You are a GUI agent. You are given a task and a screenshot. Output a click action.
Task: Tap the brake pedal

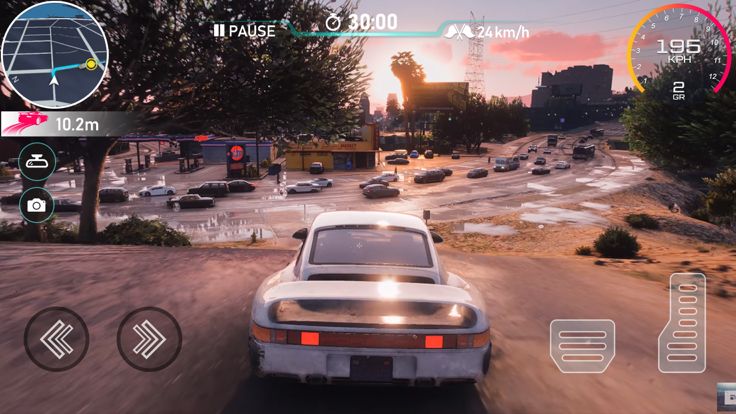582,347
